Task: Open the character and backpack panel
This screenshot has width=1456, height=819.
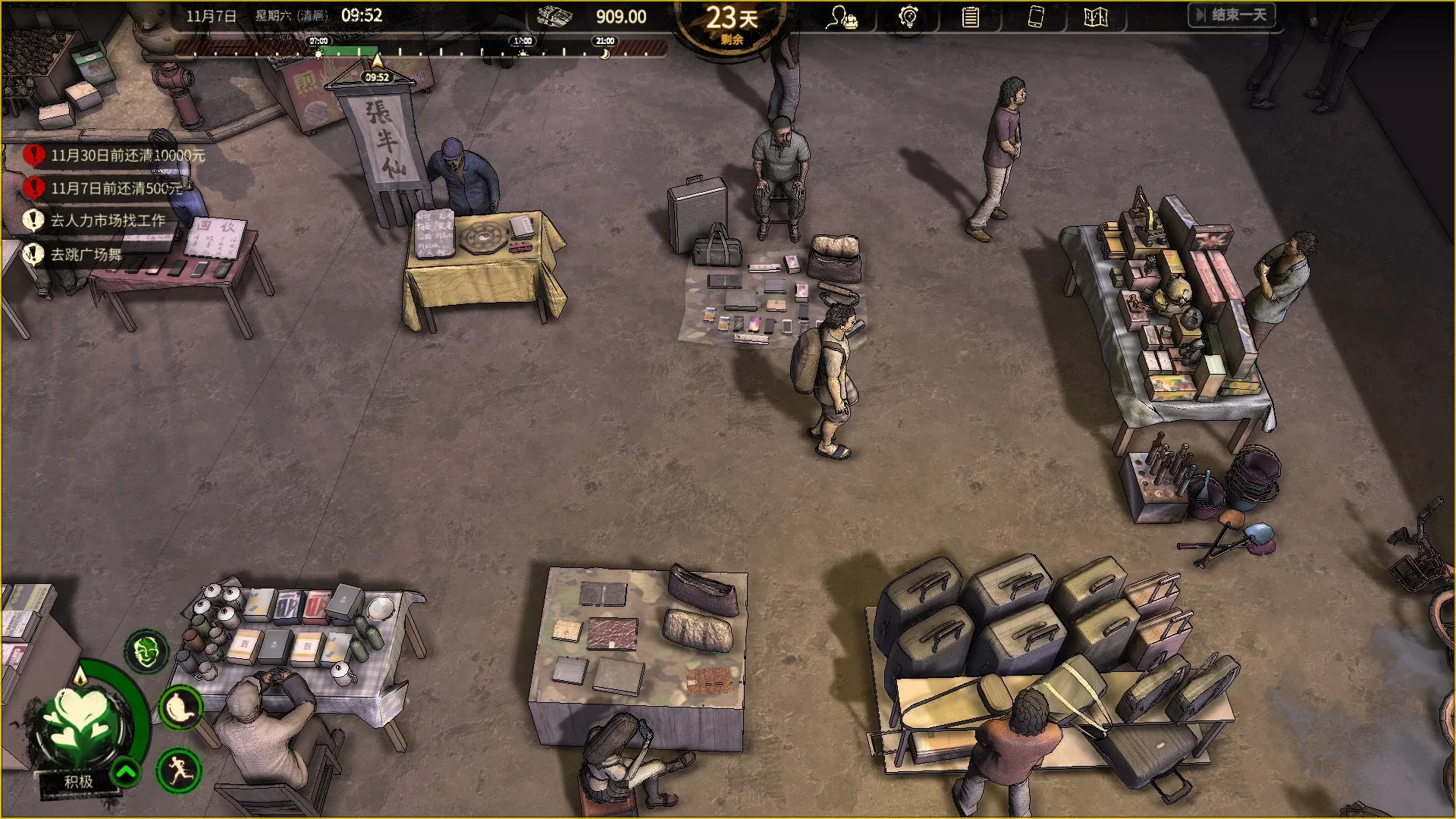Action: [x=841, y=17]
